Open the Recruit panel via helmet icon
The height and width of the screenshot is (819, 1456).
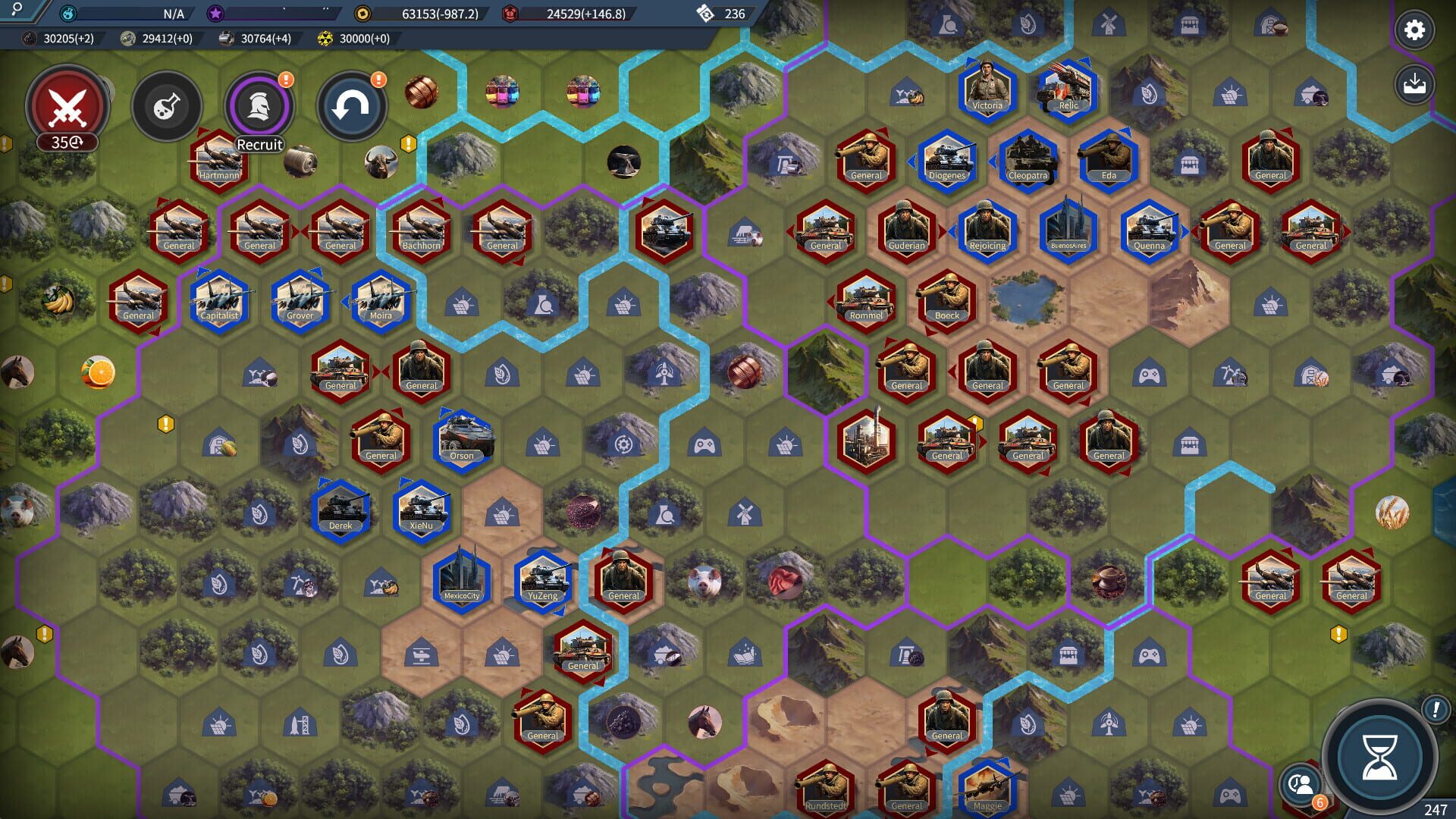258,106
